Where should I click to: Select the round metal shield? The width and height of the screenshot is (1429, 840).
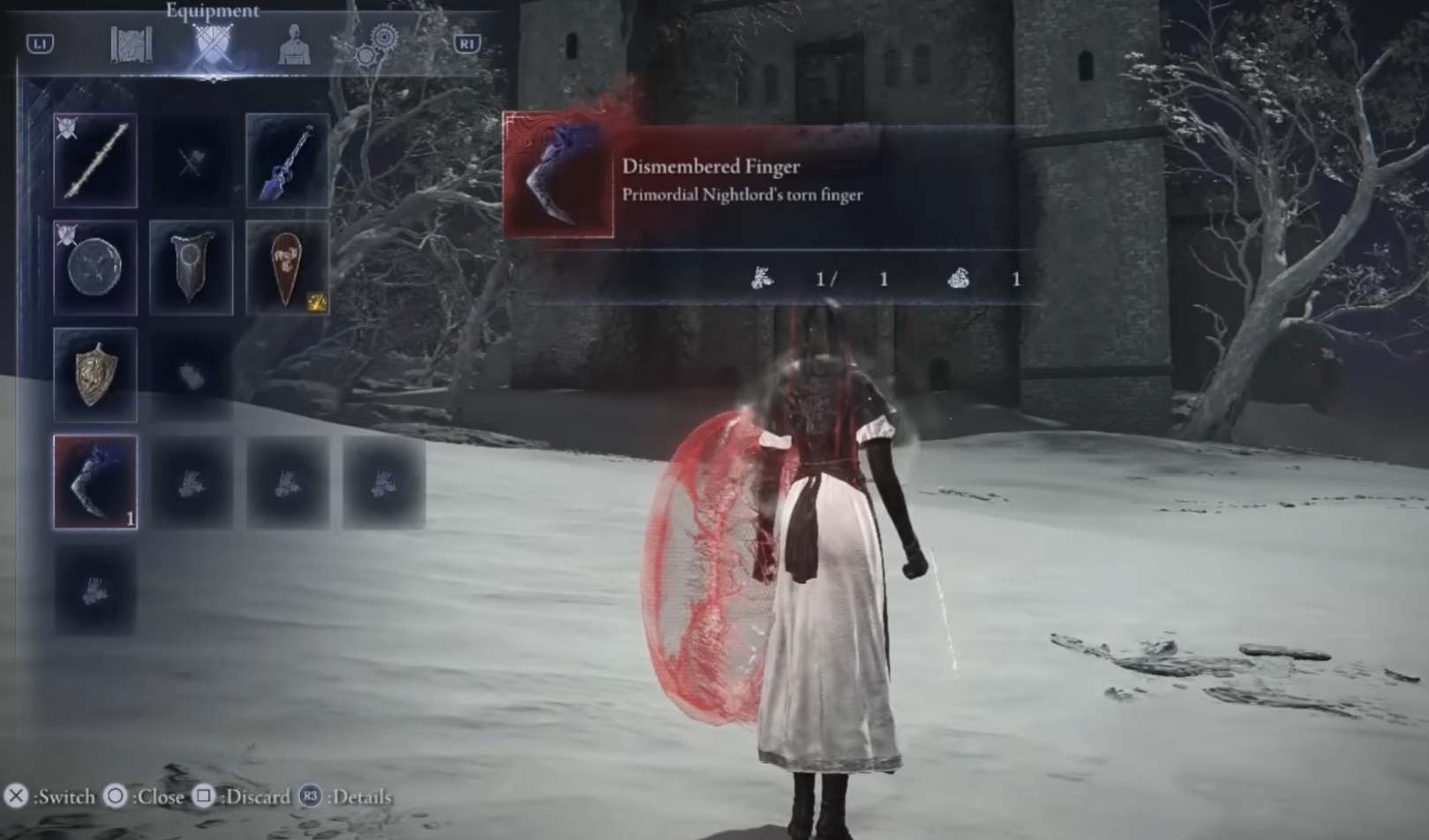94,267
